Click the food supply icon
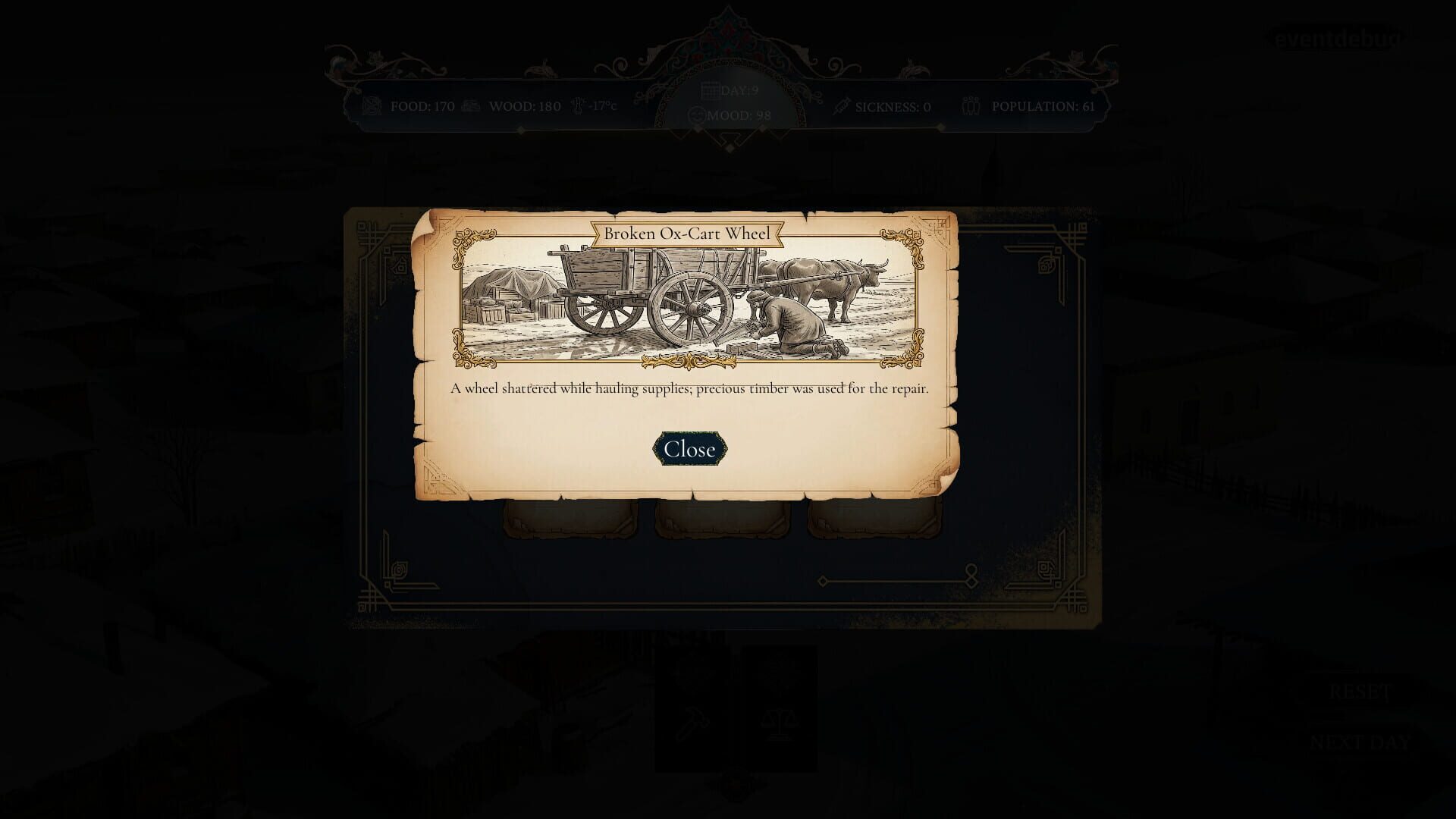 tap(374, 106)
